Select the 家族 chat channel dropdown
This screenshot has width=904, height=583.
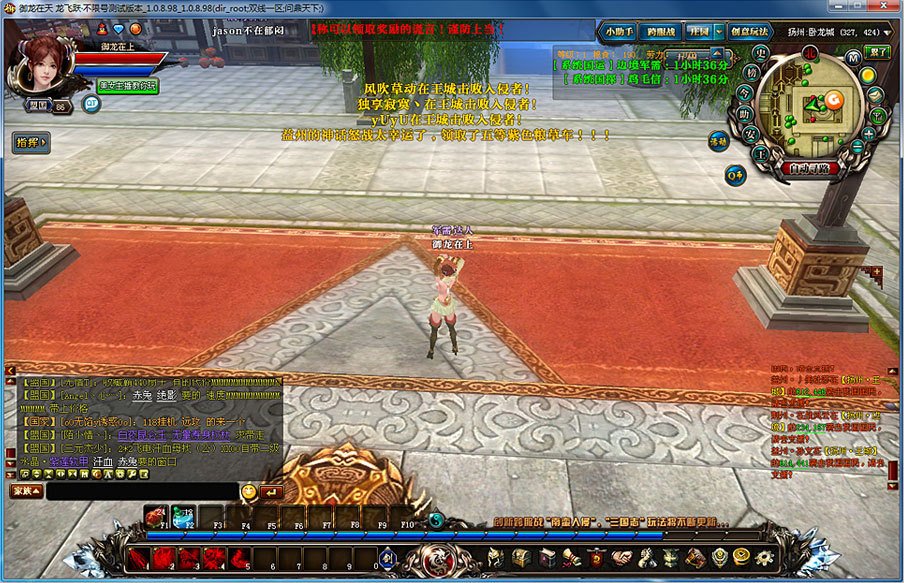coord(27,491)
